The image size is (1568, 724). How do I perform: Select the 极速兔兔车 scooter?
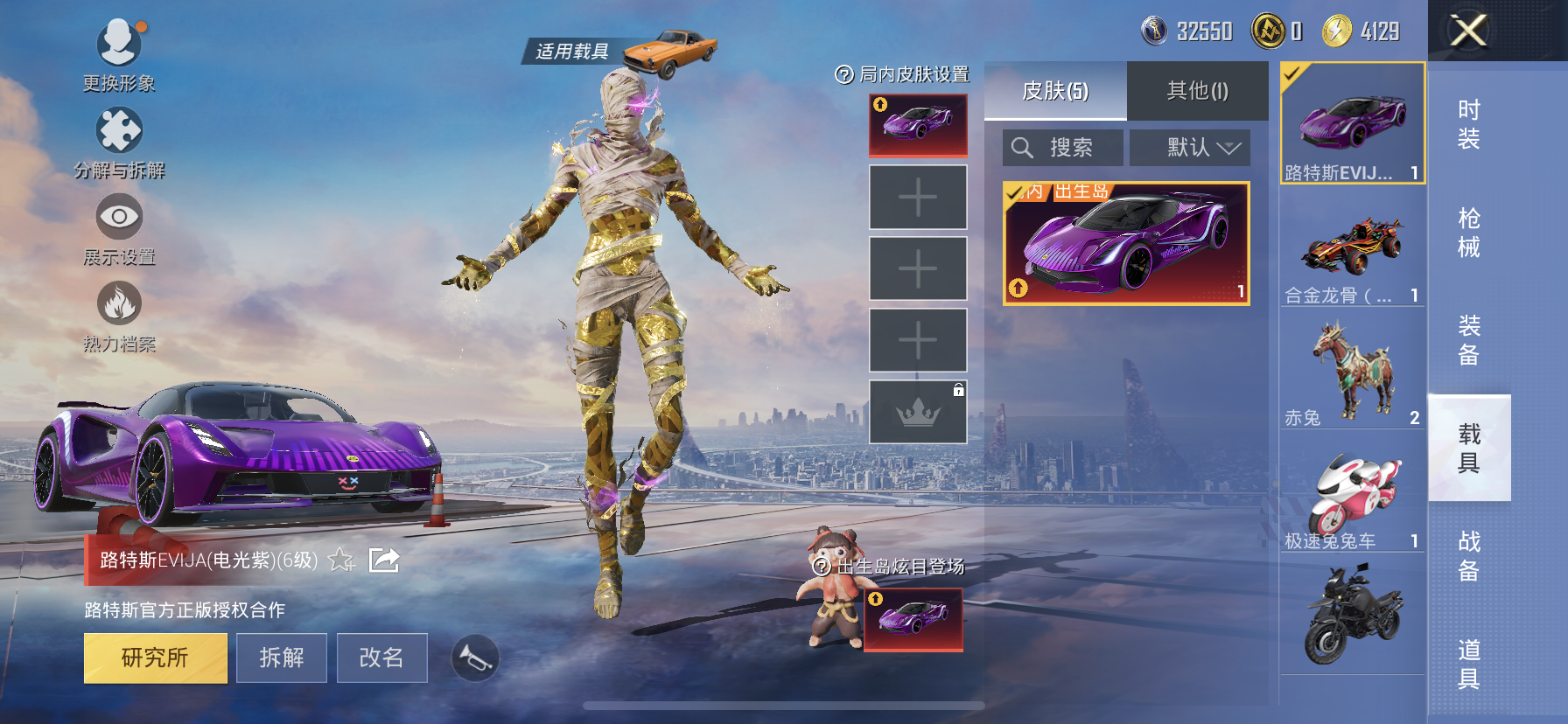[x=1352, y=495]
